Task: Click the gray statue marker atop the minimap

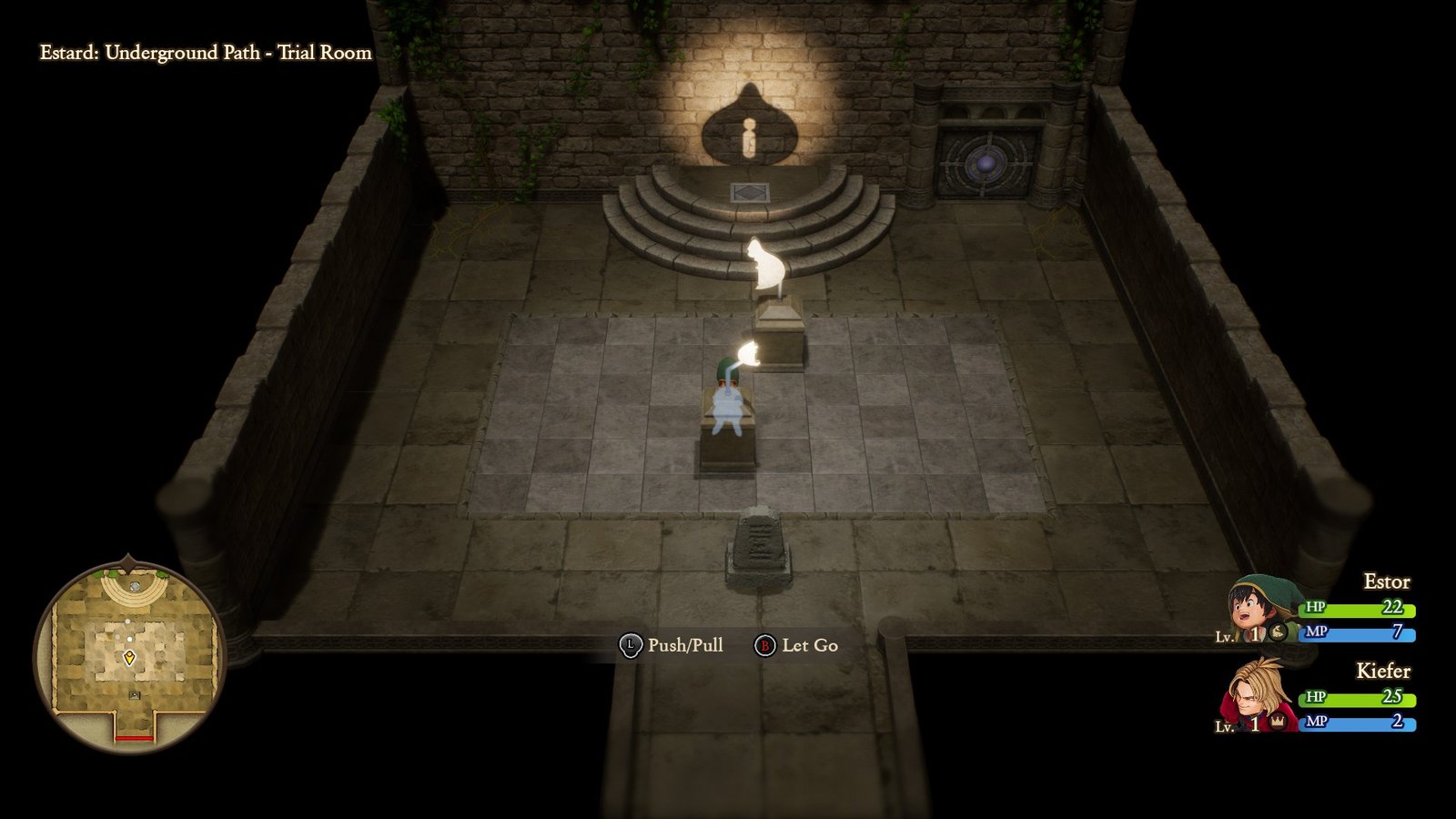Action: click(135, 587)
